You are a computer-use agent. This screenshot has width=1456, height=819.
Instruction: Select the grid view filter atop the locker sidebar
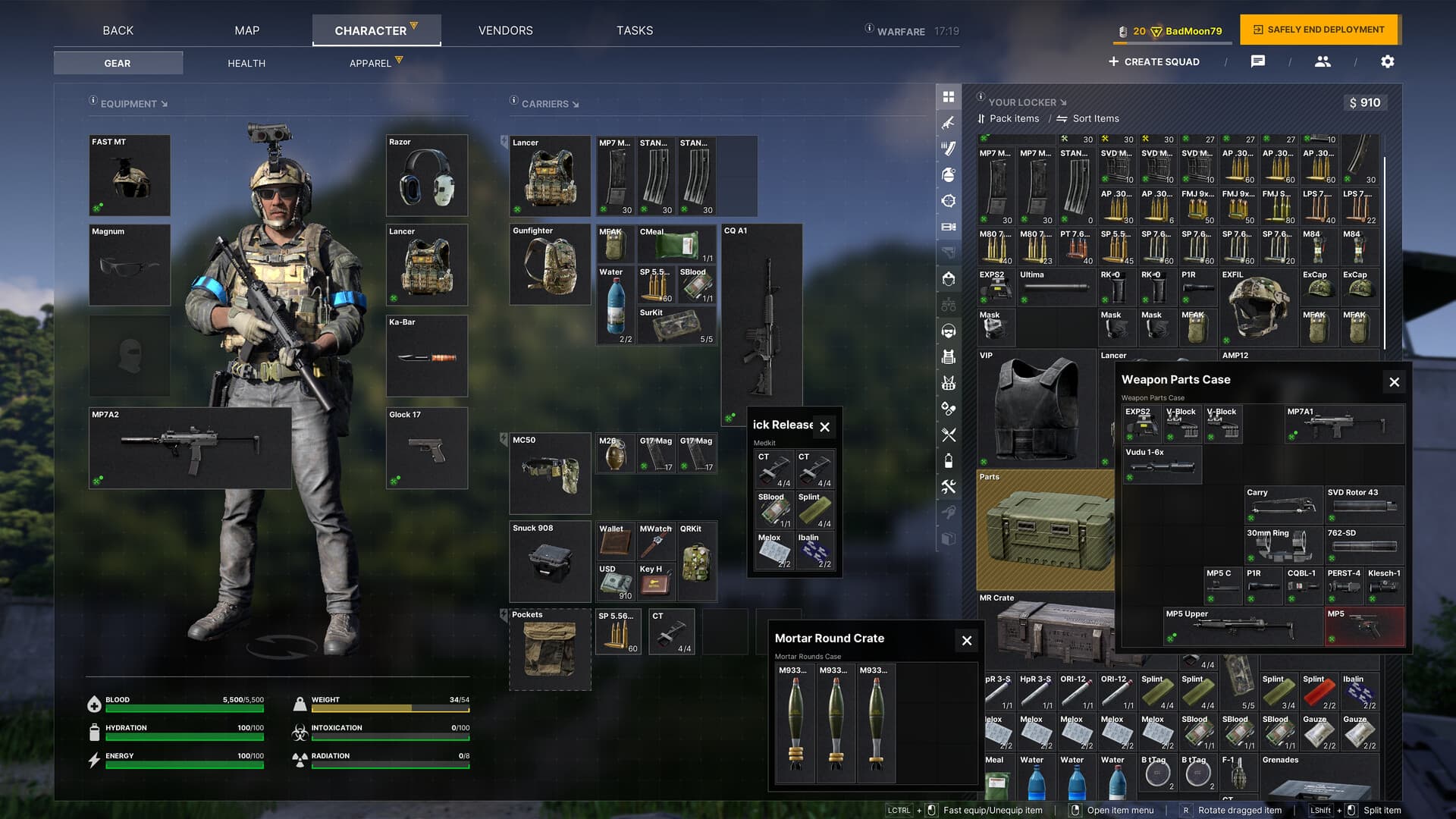pos(949,96)
